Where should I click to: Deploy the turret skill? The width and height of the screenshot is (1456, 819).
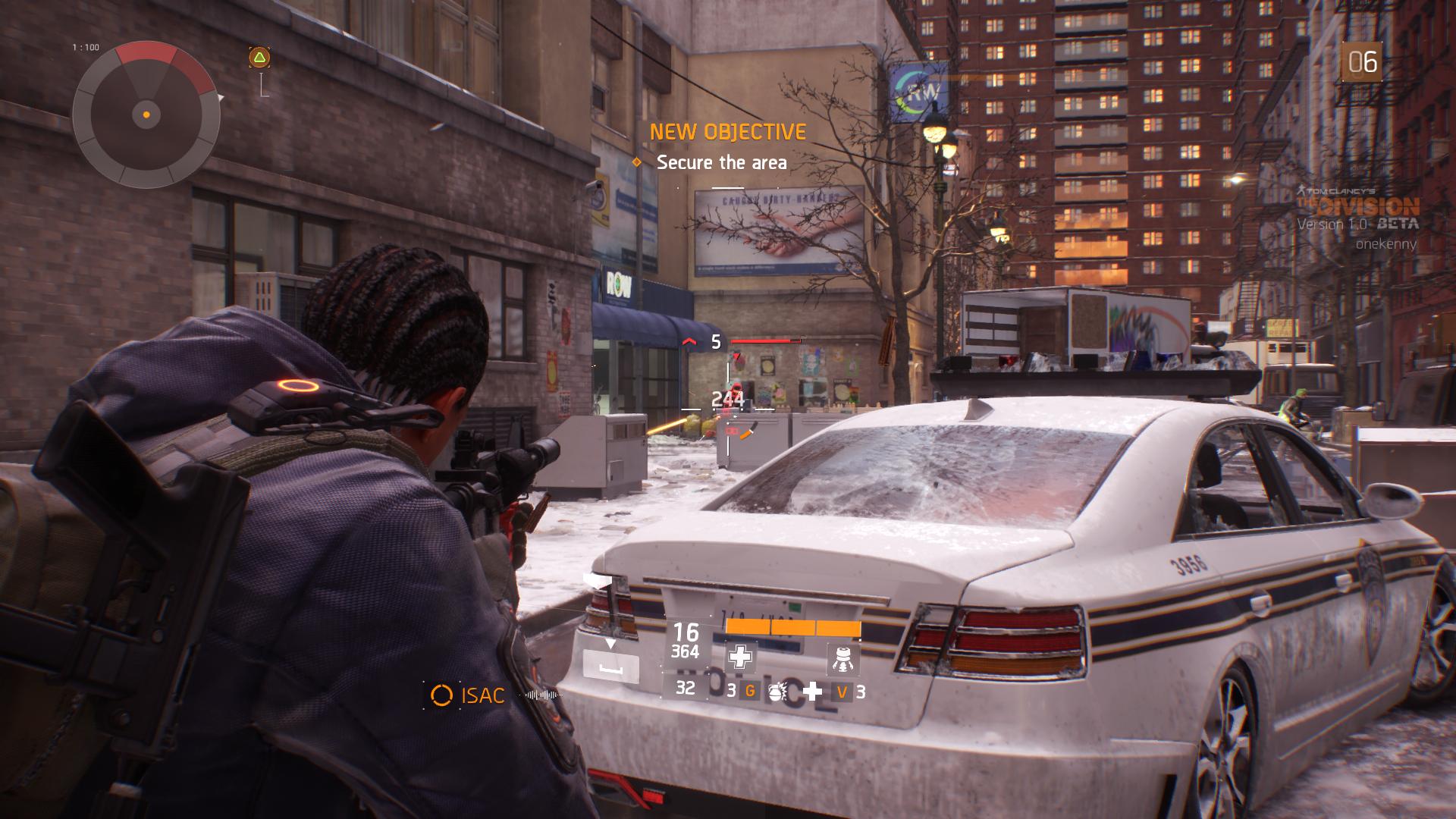[x=843, y=657]
